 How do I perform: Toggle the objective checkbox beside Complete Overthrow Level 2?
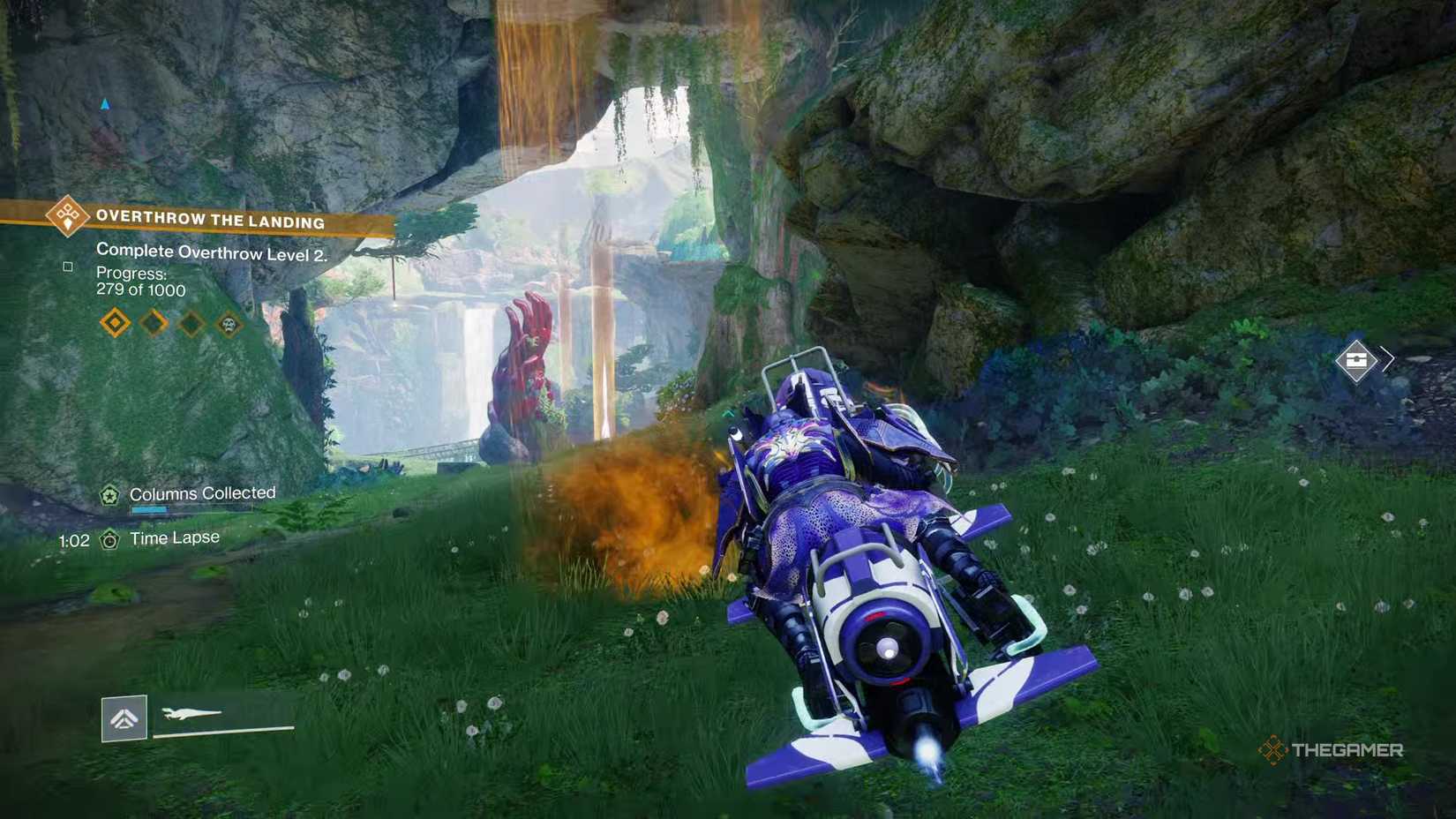pyautogui.click(x=68, y=264)
